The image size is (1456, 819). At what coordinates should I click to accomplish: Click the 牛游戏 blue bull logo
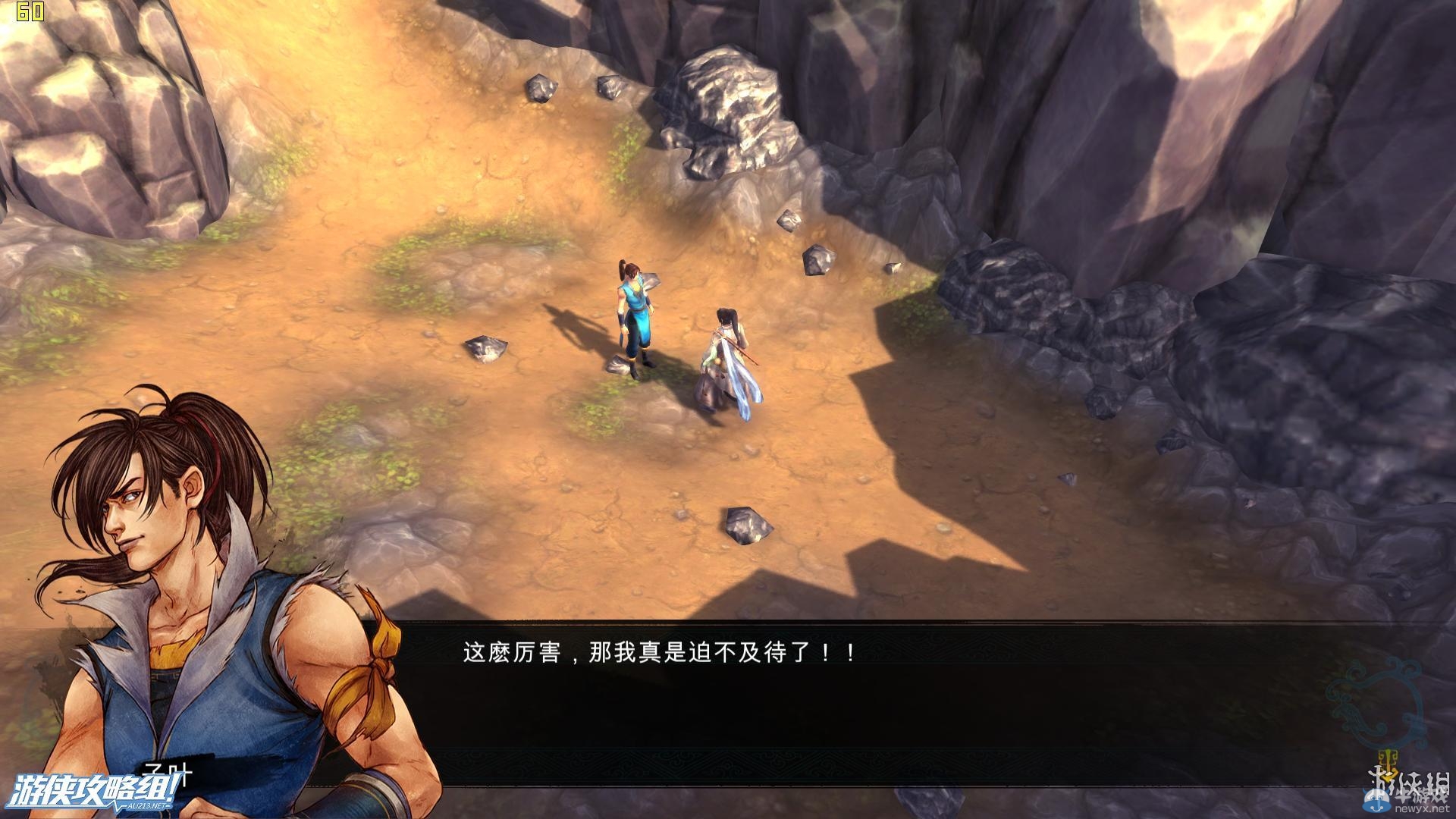pyautogui.click(x=1375, y=802)
